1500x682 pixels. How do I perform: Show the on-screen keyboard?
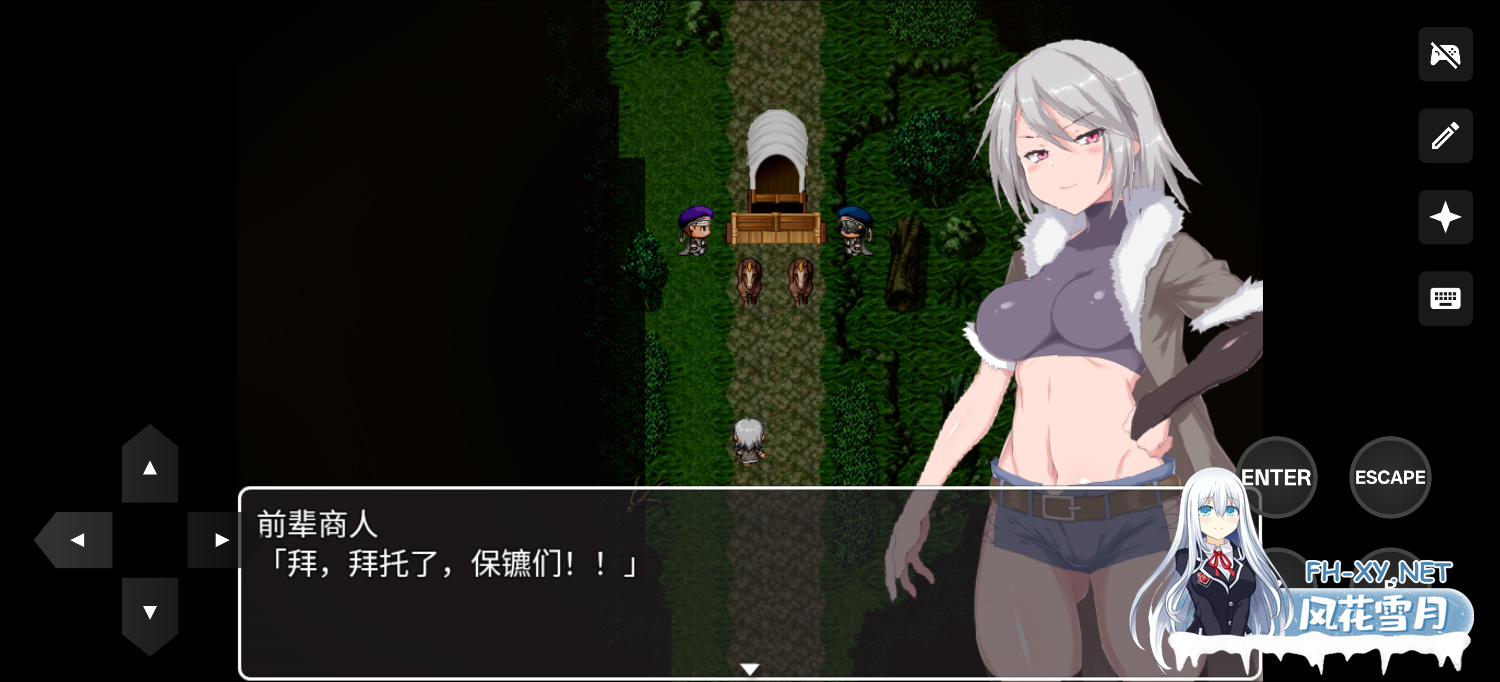pyautogui.click(x=1445, y=298)
